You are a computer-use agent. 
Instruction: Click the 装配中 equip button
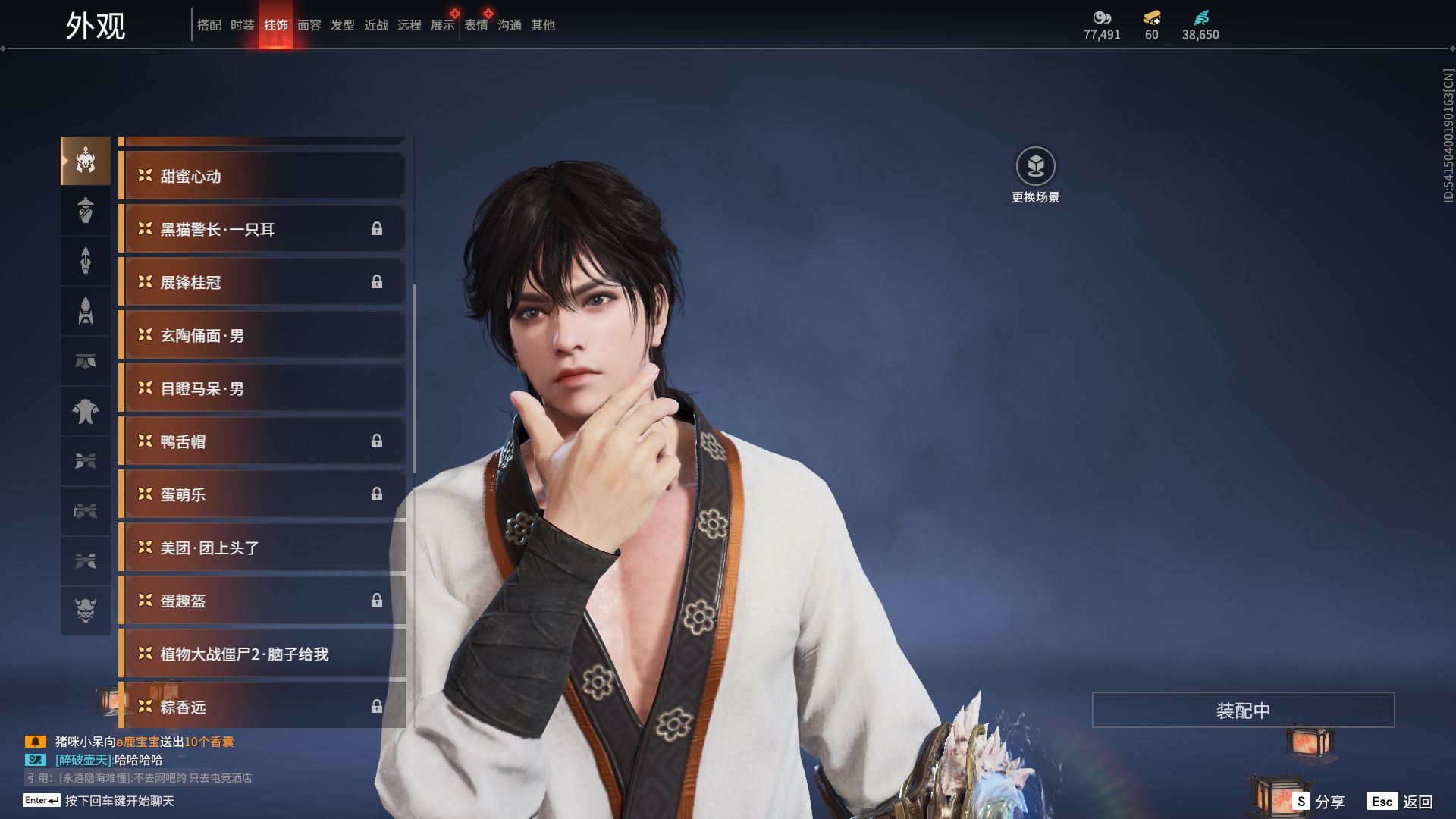tap(1243, 710)
